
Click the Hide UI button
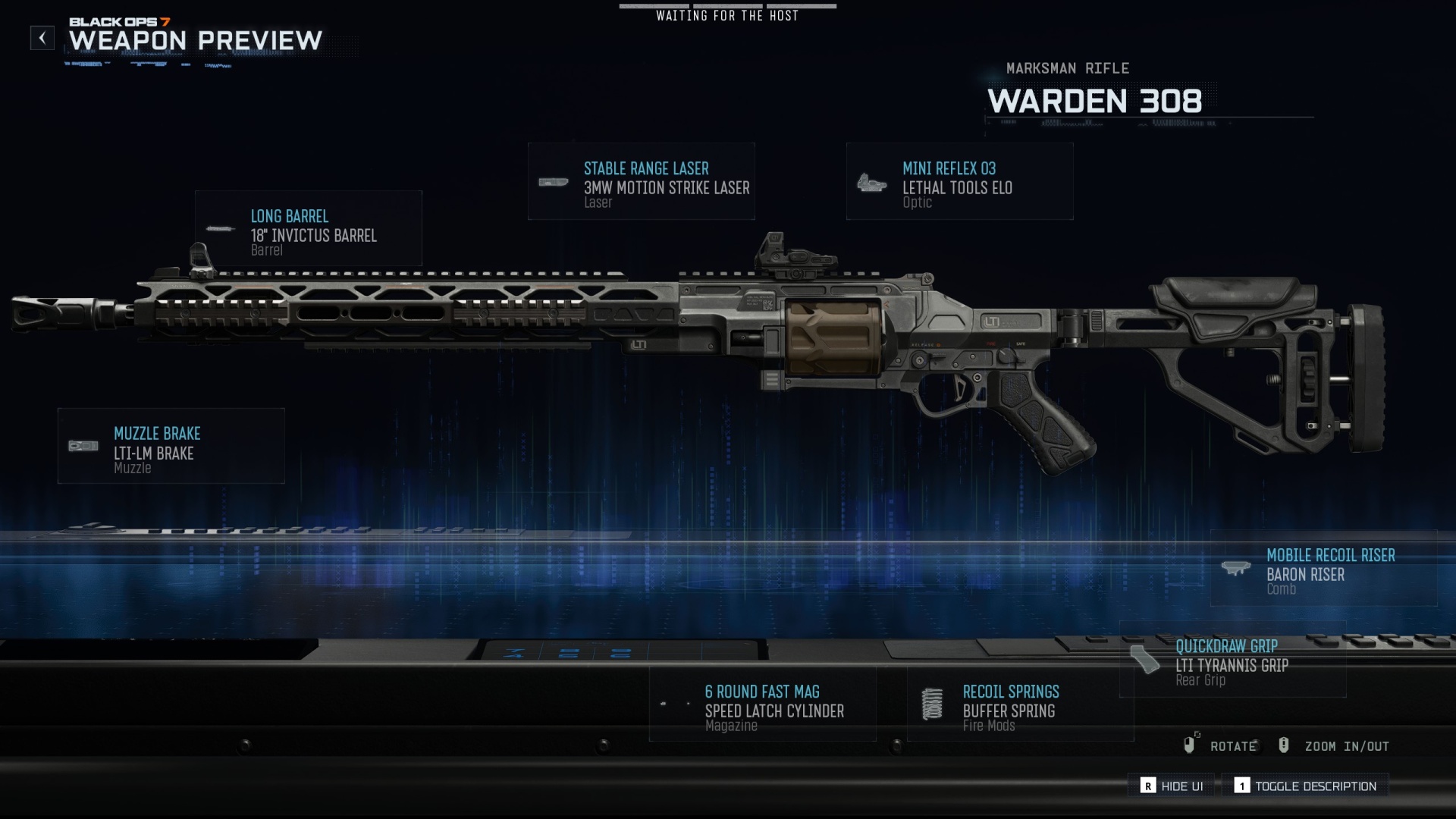(1172, 786)
